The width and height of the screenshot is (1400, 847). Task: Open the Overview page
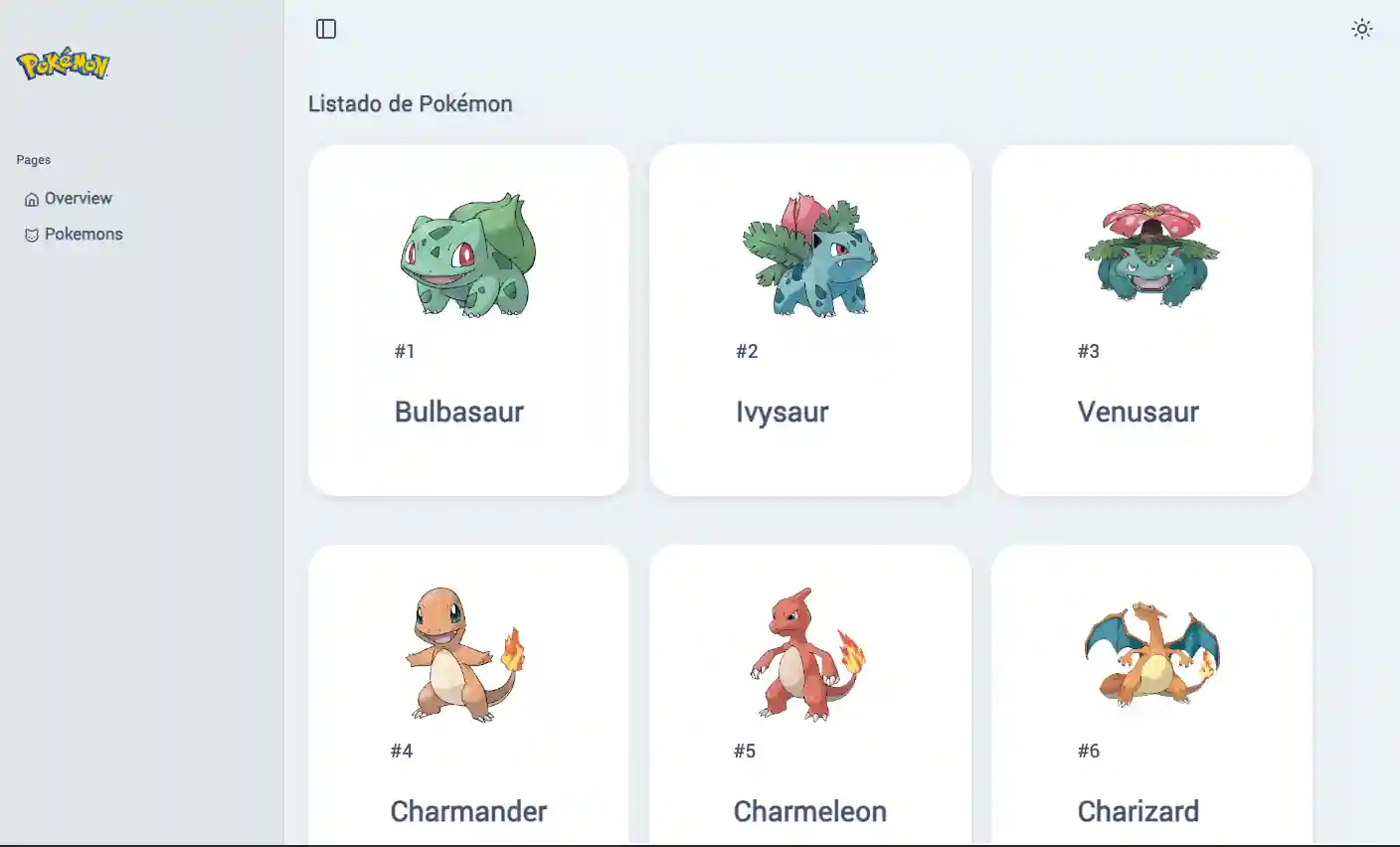(x=78, y=198)
